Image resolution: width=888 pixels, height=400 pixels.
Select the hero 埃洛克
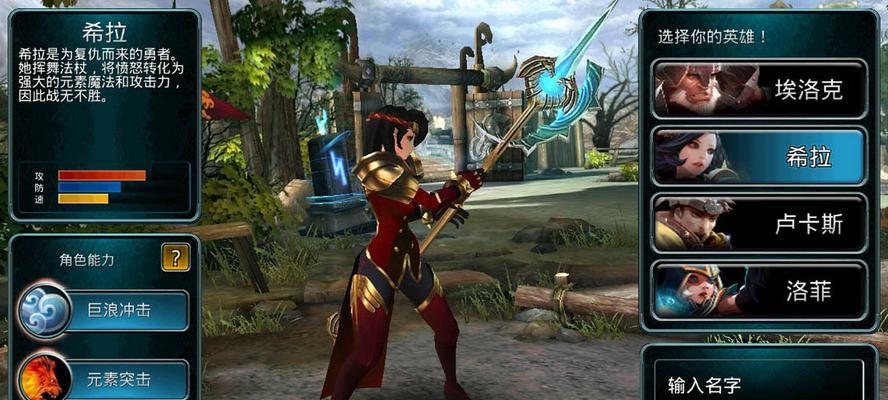760,90
